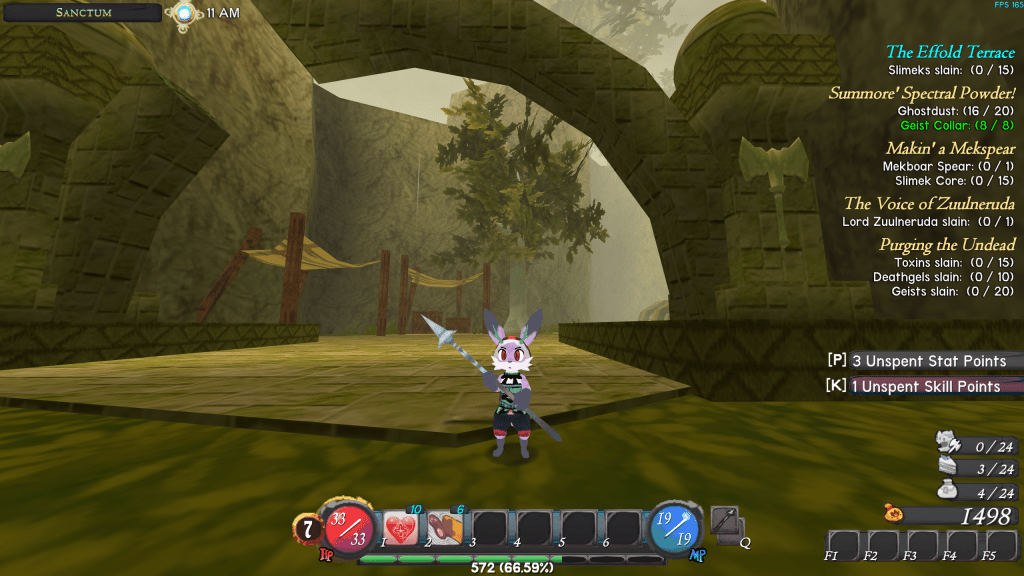This screenshot has width=1024, height=576.
Task: Select the Purging the Undead quest
Action: pyautogui.click(x=947, y=245)
